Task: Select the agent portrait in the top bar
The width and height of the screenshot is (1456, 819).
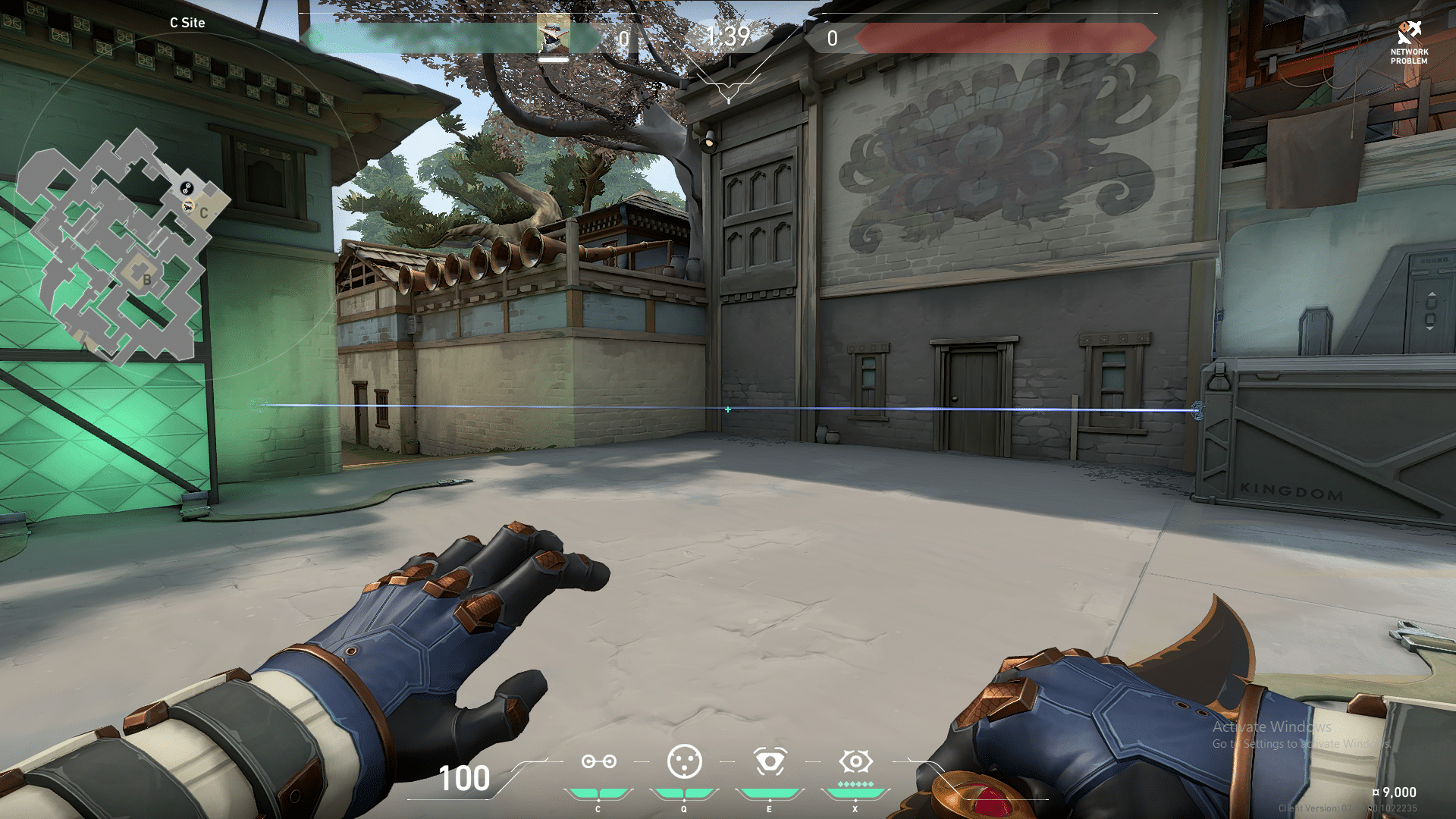Action: [x=553, y=35]
